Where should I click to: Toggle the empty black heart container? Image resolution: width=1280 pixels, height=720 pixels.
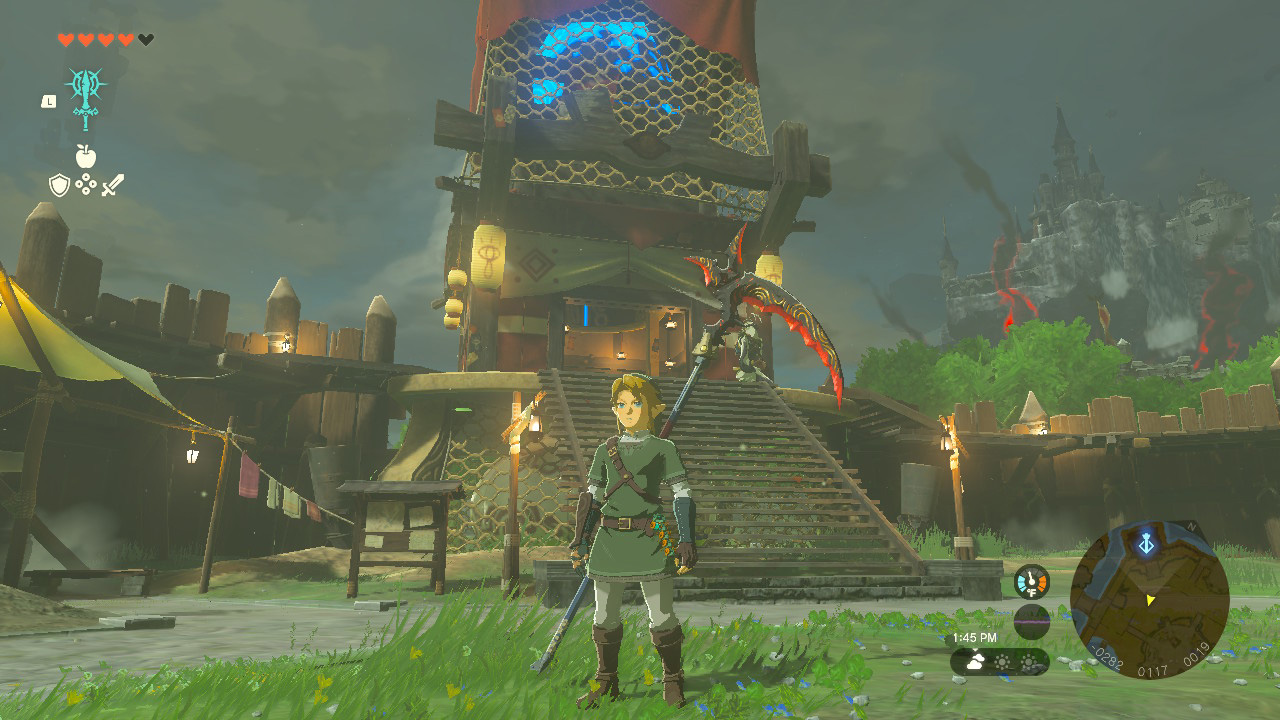pos(145,39)
